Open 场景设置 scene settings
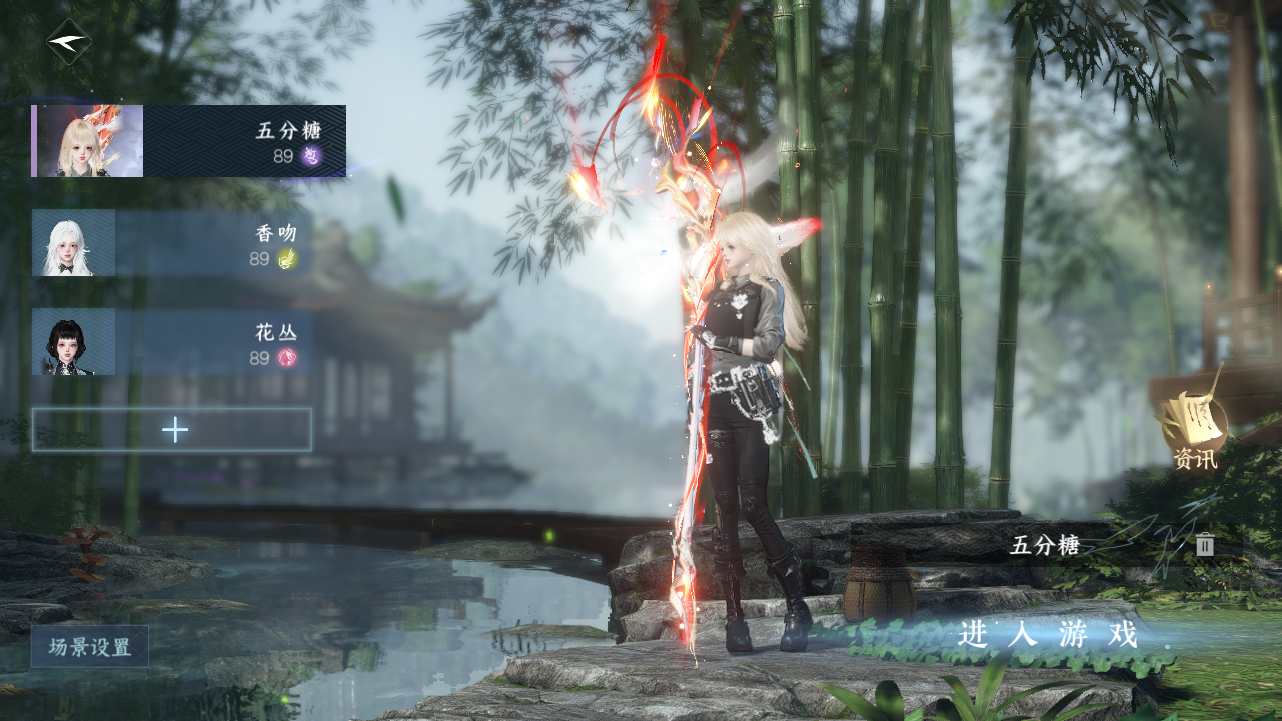 click(90, 647)
